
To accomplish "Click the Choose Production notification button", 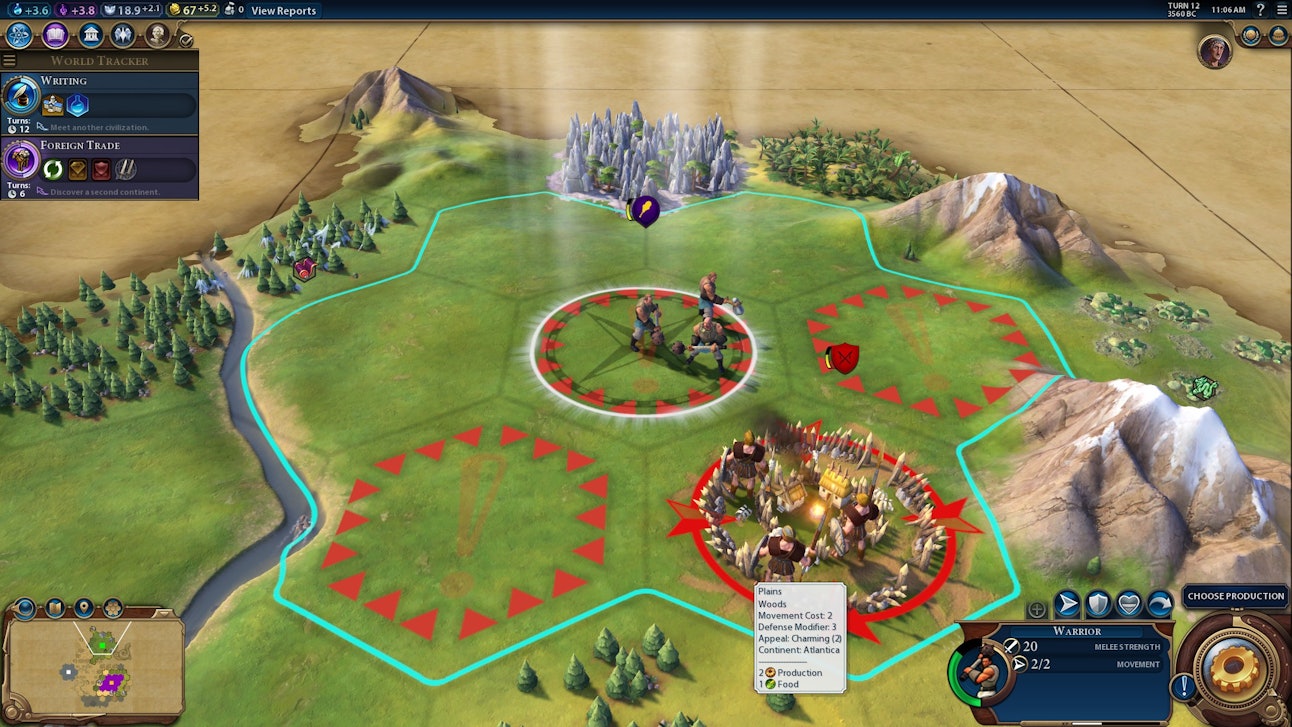I will (x=1235, y=596).
